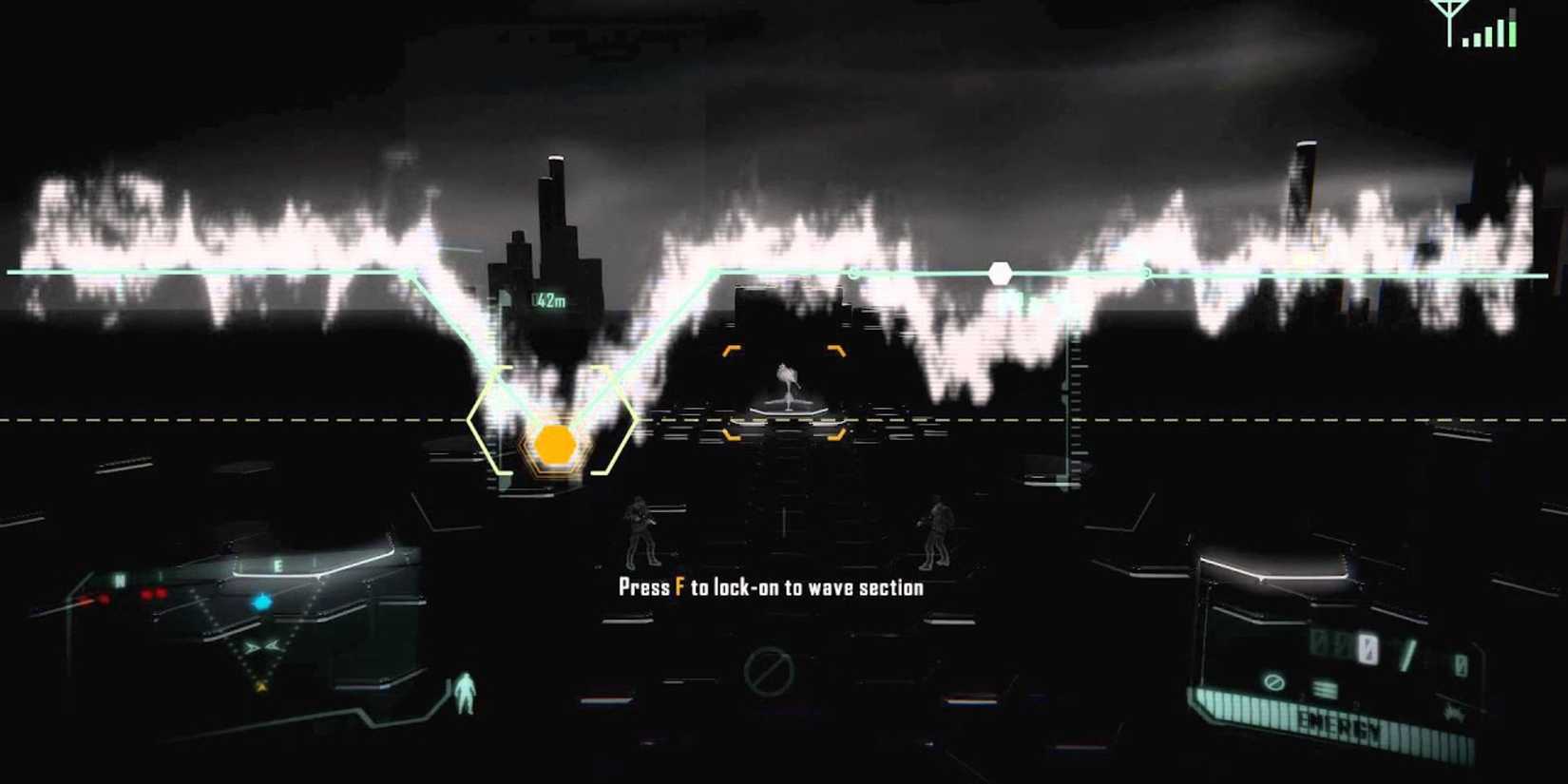The width and height of the screenshot is (1568, 784).
Task: Select the E compass heading on the minimap
Action: (277, 564)
